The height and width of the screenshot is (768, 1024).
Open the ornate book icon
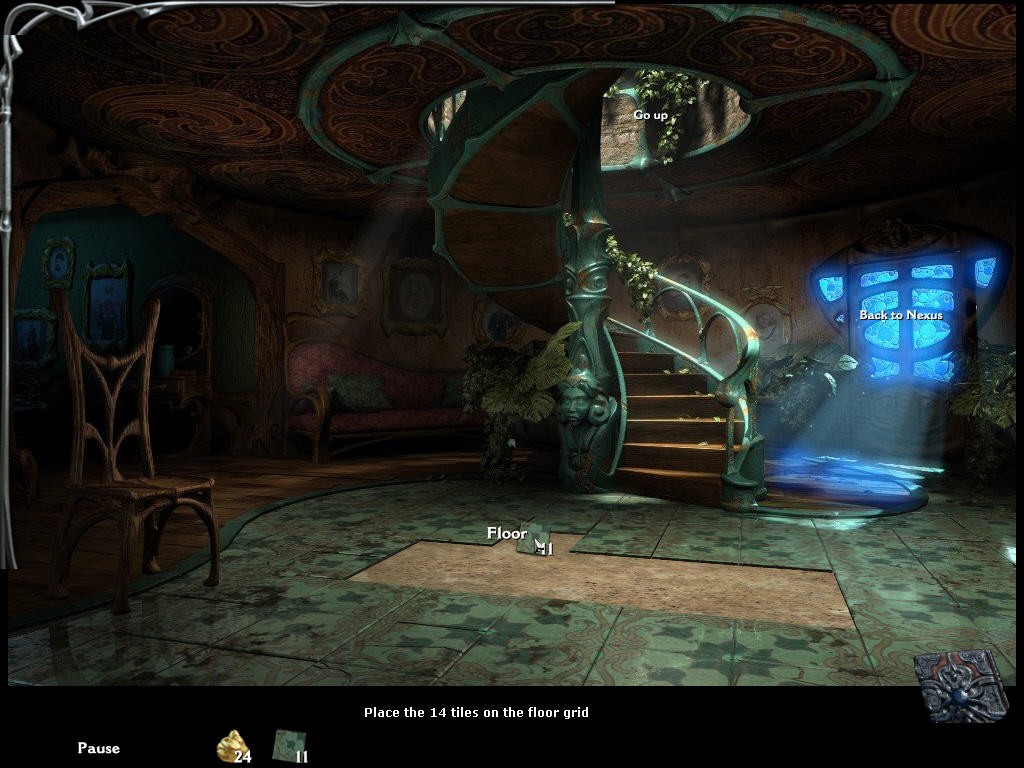click(x=961, y=685)
